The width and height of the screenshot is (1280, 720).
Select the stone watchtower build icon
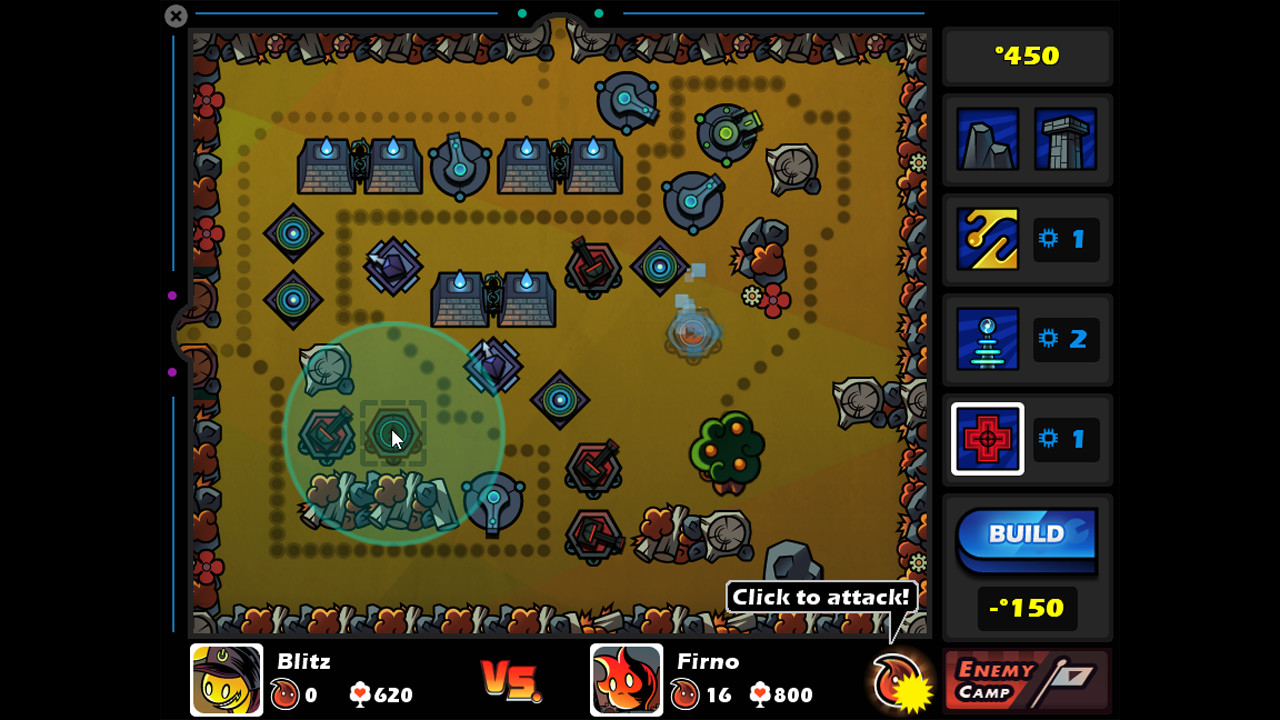pyautogui.click(x=1066, y=140)
